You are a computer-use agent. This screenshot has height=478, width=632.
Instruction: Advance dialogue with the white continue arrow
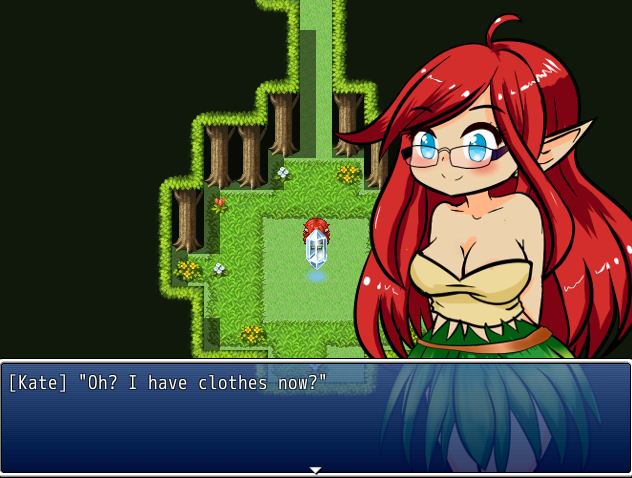315,469
